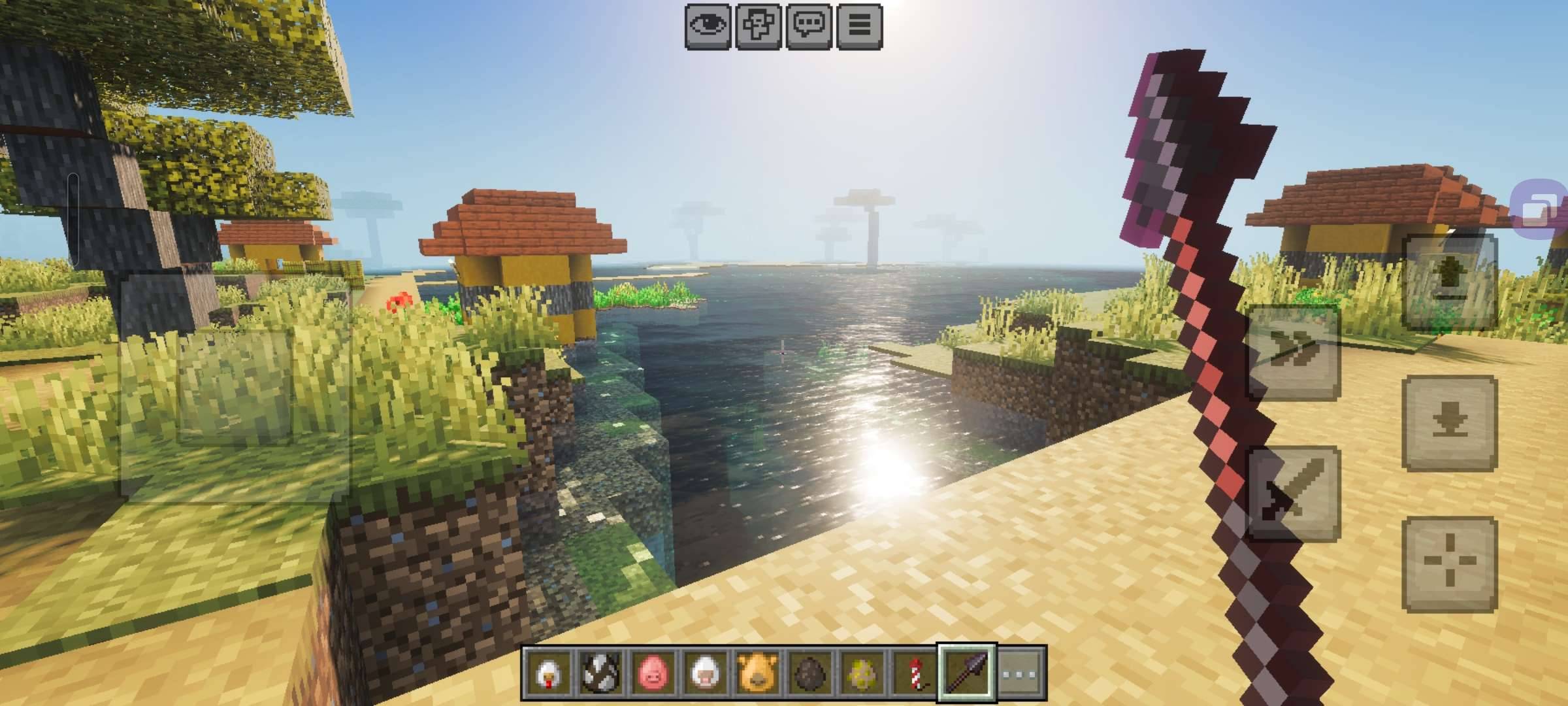The image size is (1568, 706).
Task: Tap the left edge slider handle
Action: [73, 176]
